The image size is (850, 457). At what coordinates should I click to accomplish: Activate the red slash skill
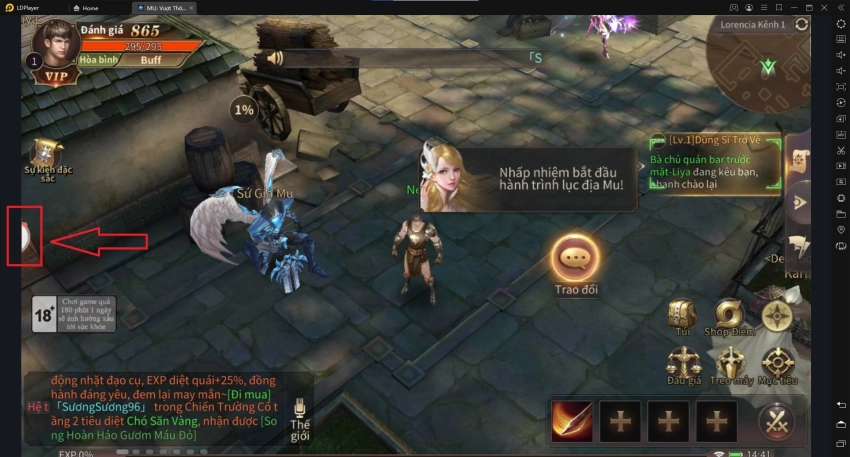(x=572, y=421)
